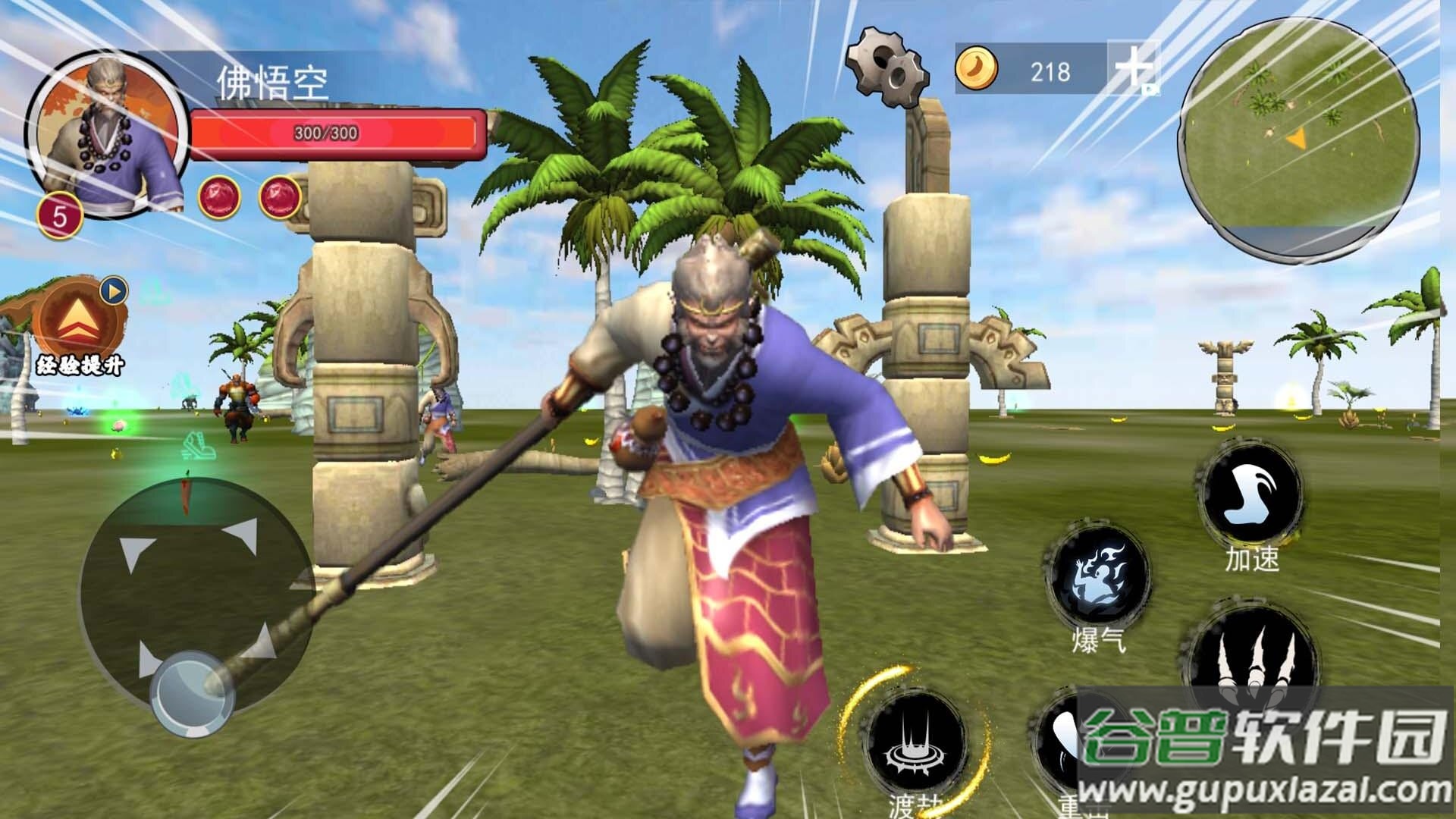Tap the virtual joystick knob
The image size is (1456, 819).
192,694
